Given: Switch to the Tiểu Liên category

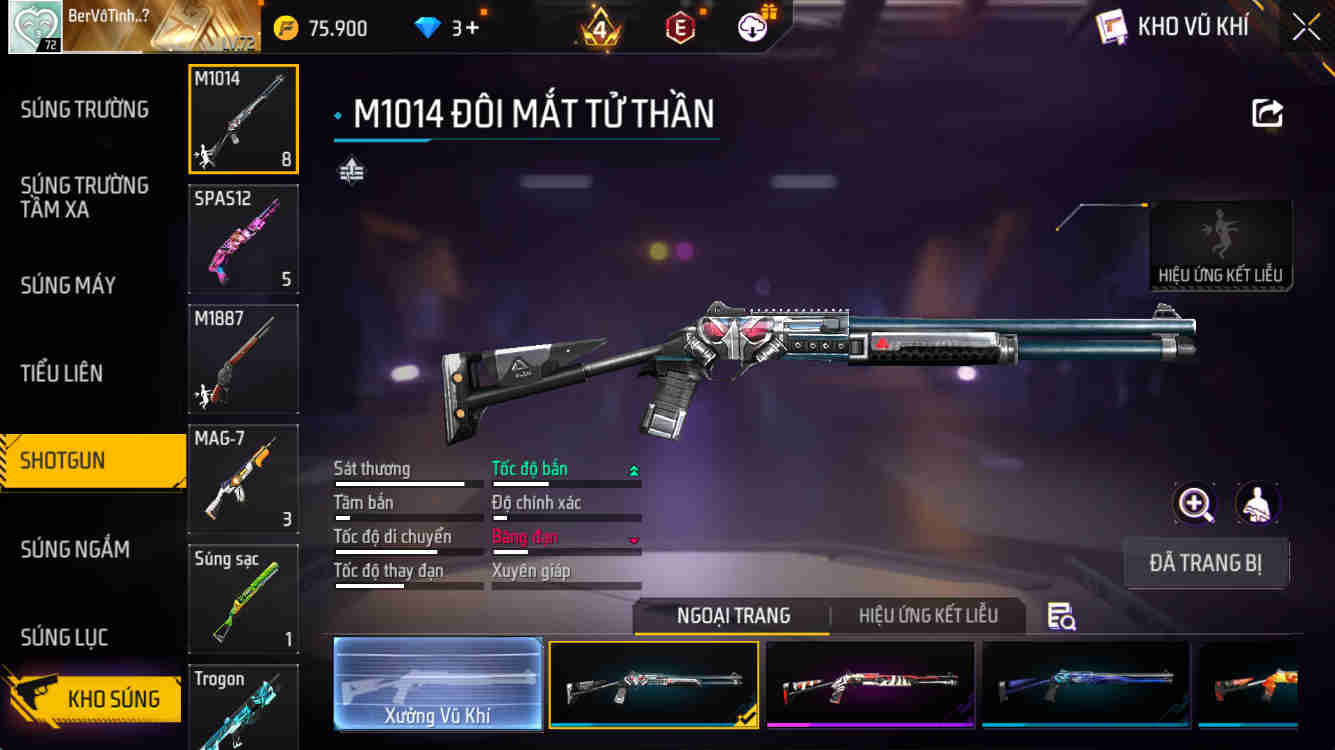Looking at the screenshot, I should coord(62,373).
